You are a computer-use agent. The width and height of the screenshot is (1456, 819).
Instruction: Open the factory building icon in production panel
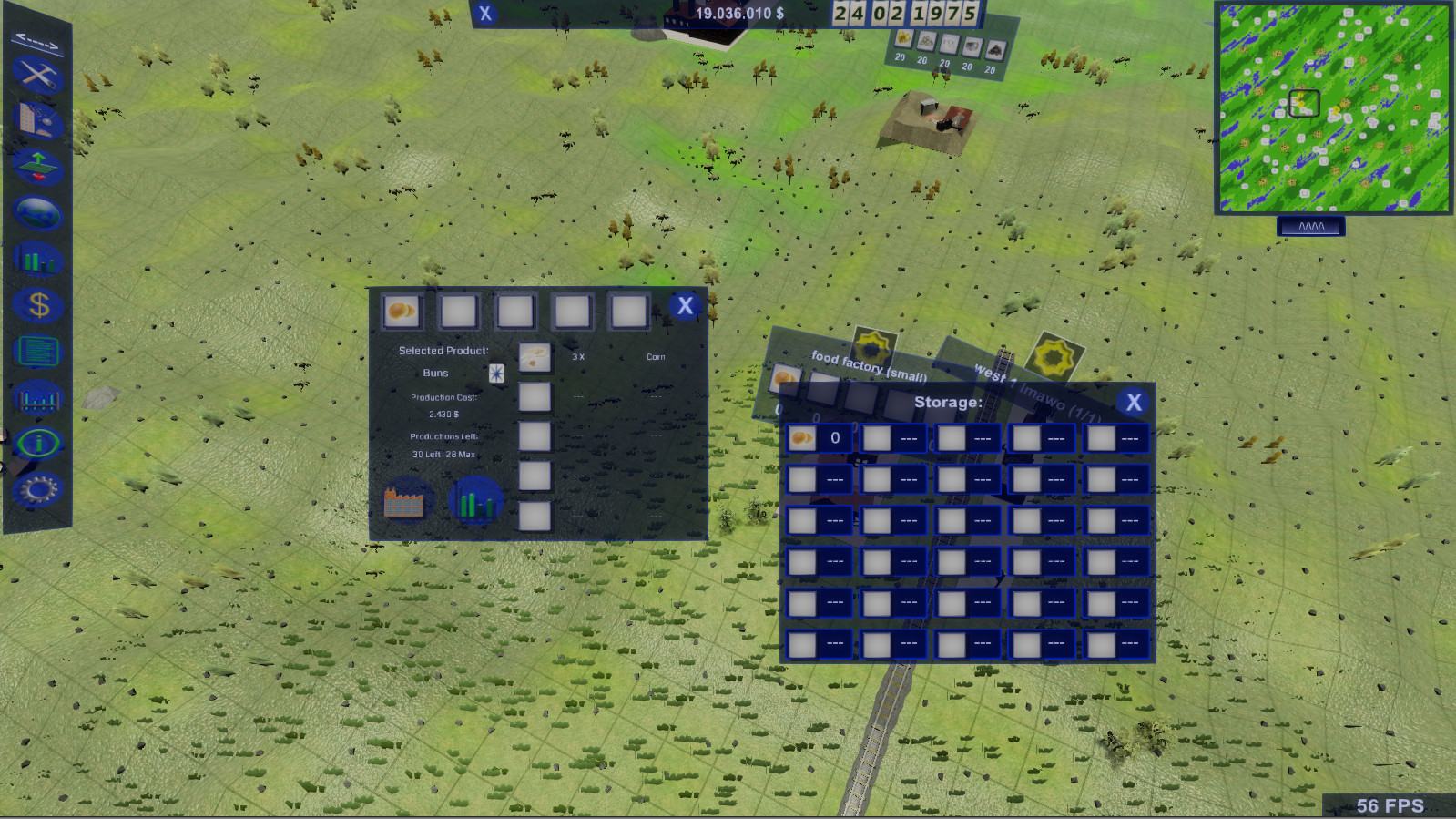tap(404, 501)
